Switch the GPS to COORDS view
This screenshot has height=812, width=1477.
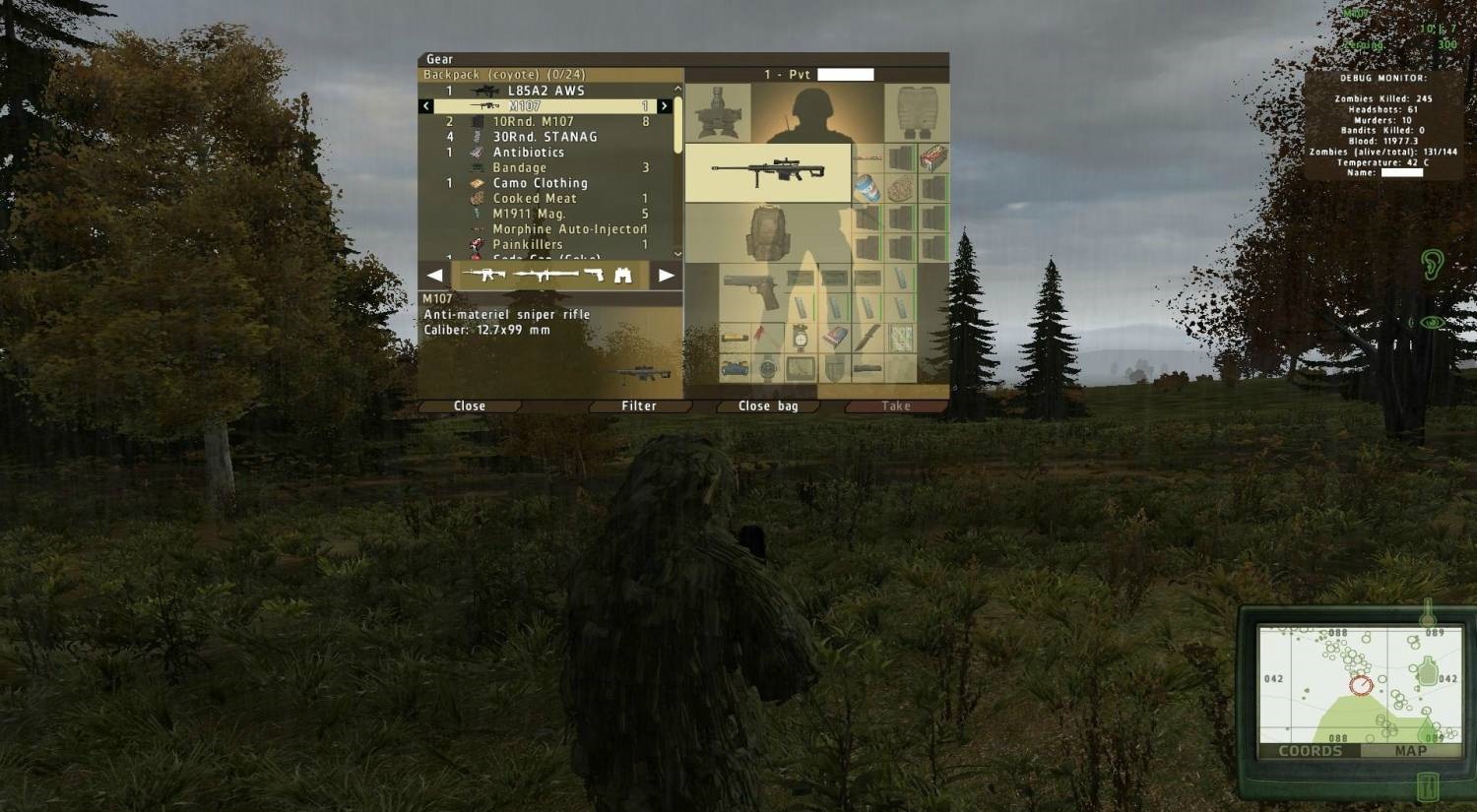pyautogui.click(x=1310, y=751)
